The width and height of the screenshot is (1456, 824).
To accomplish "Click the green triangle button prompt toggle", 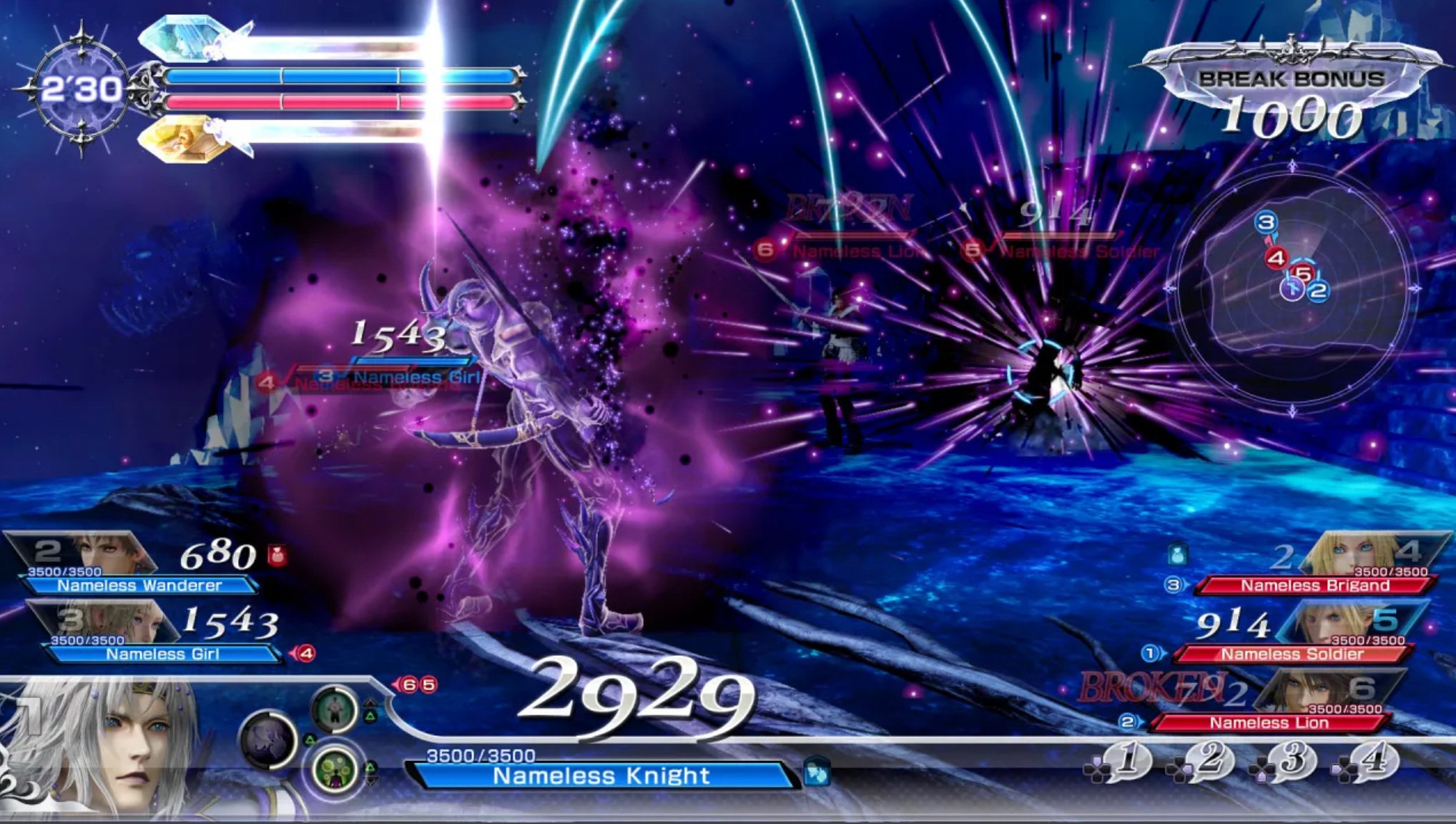I will pos(370,717).
